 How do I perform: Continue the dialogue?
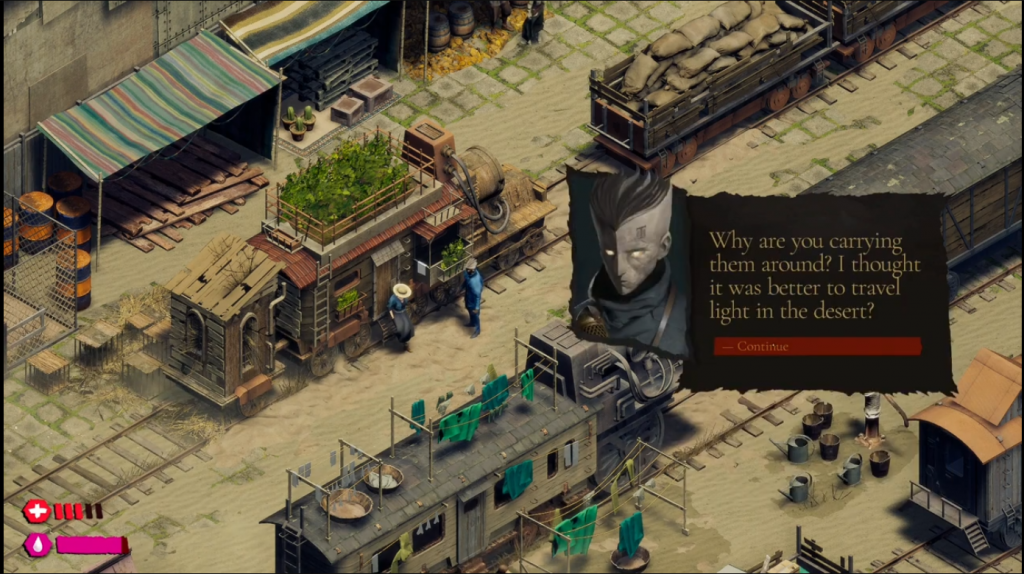coord(816,346)
